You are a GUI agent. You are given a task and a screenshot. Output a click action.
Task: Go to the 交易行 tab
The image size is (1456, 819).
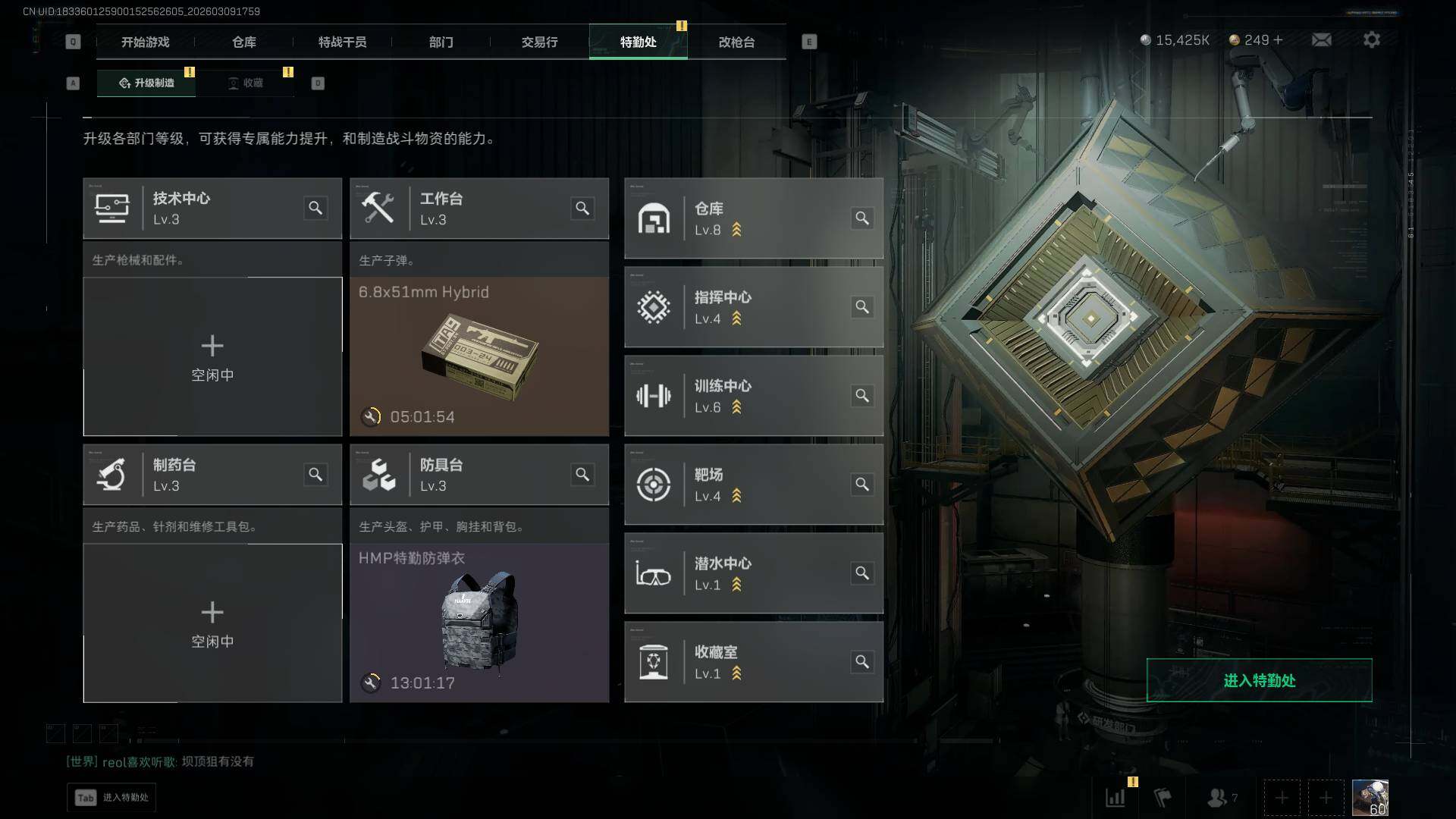539,42
